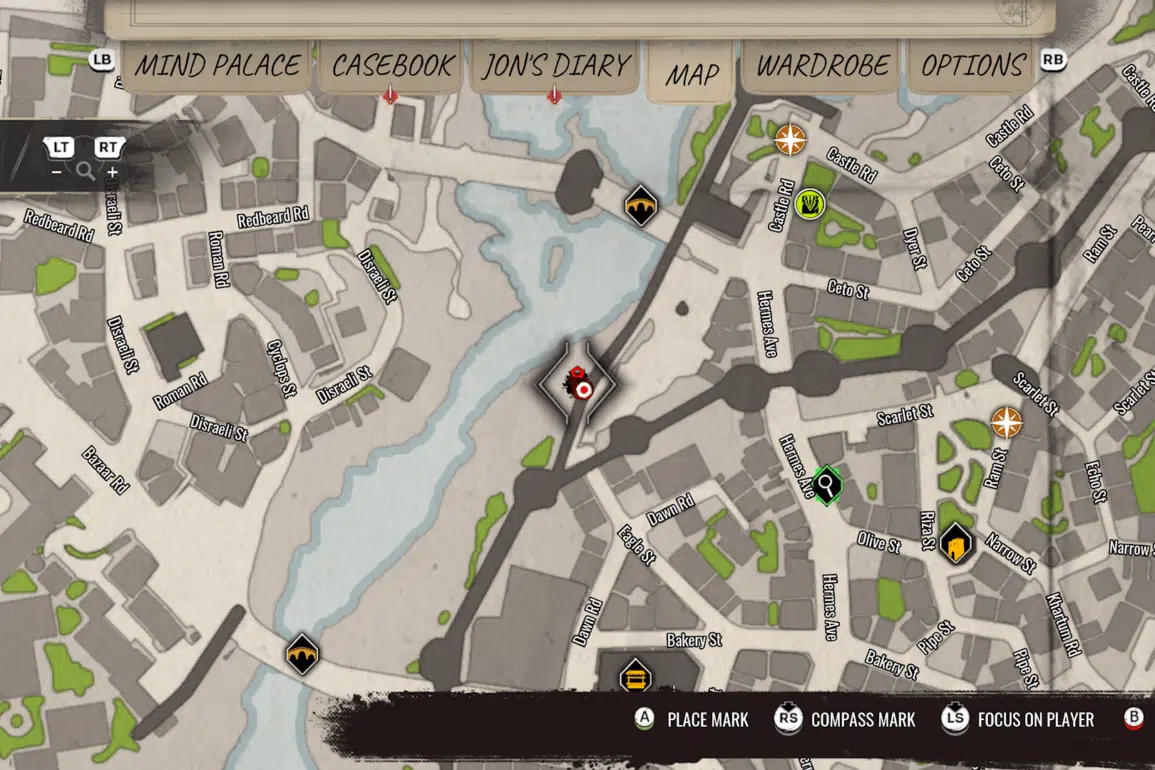The height and width of the screenshot is (770, 1155).
Task: Select the green hand marker by Castle Rd
Action: (811, 205)
